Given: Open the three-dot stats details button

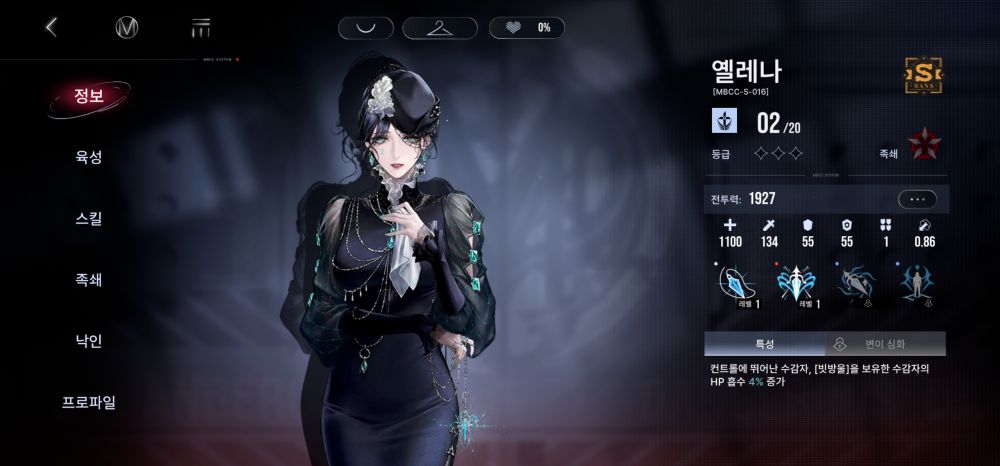Looking at the screenshot, I should [917, 199].
